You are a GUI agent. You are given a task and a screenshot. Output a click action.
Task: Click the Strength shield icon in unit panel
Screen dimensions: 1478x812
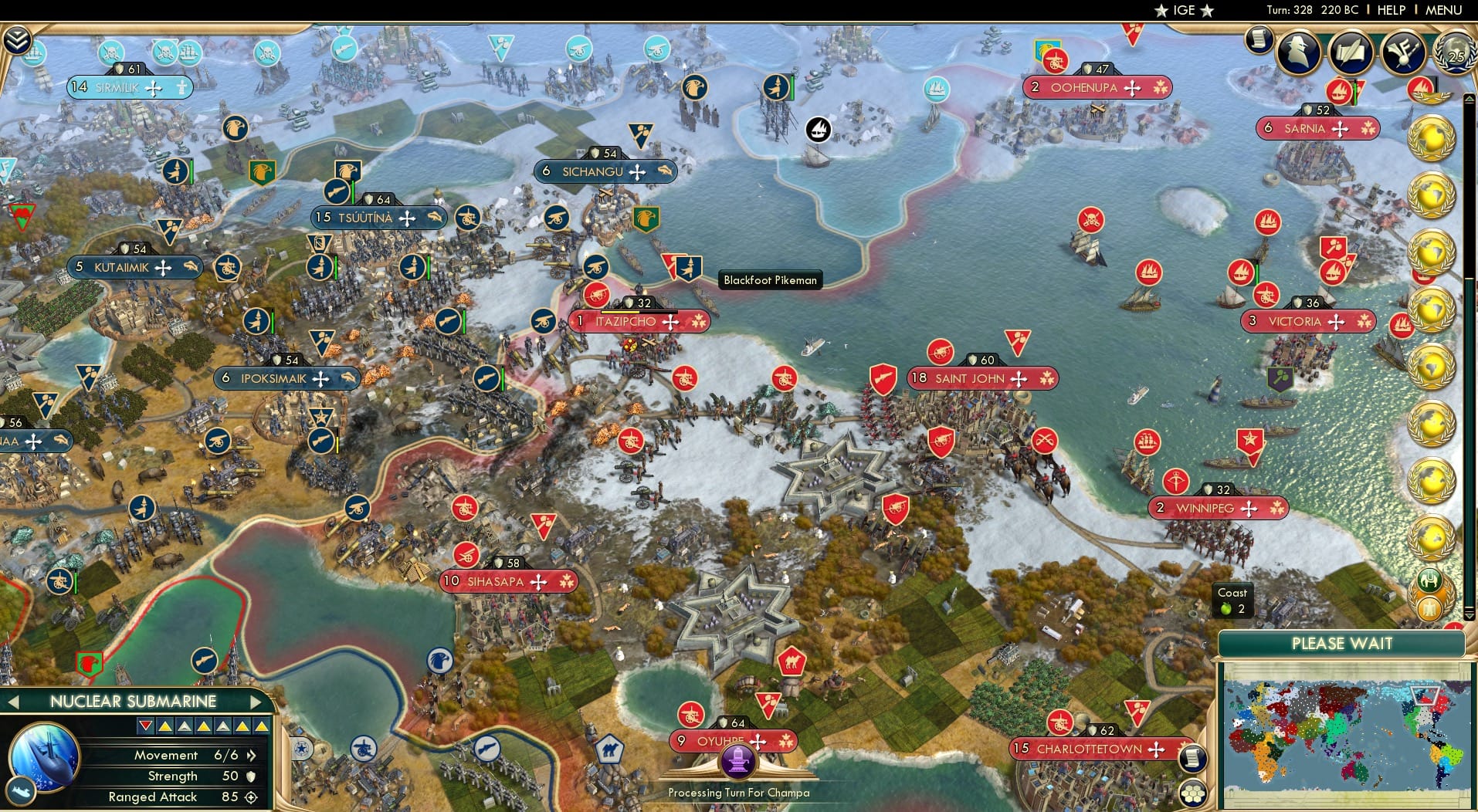click(x=249, y=776)
